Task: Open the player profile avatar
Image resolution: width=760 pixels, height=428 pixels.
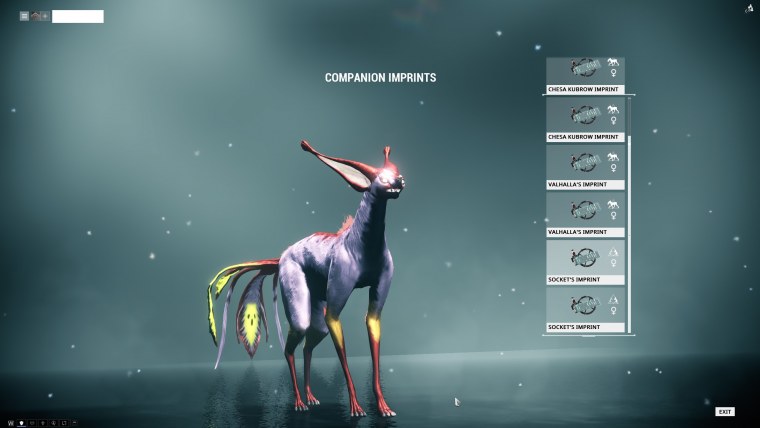Action: pyautogui.click(x=38, y=16)
